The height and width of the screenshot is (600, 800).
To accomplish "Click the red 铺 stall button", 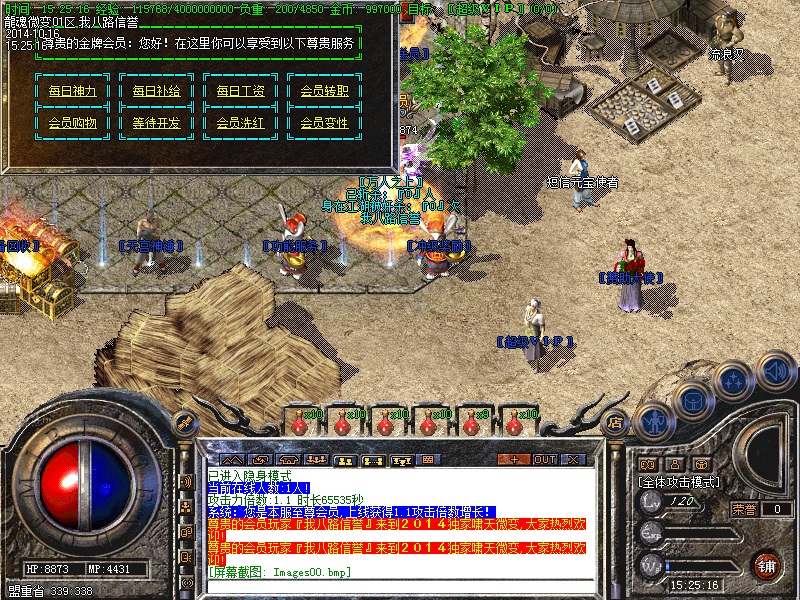I will click(767, 564).
